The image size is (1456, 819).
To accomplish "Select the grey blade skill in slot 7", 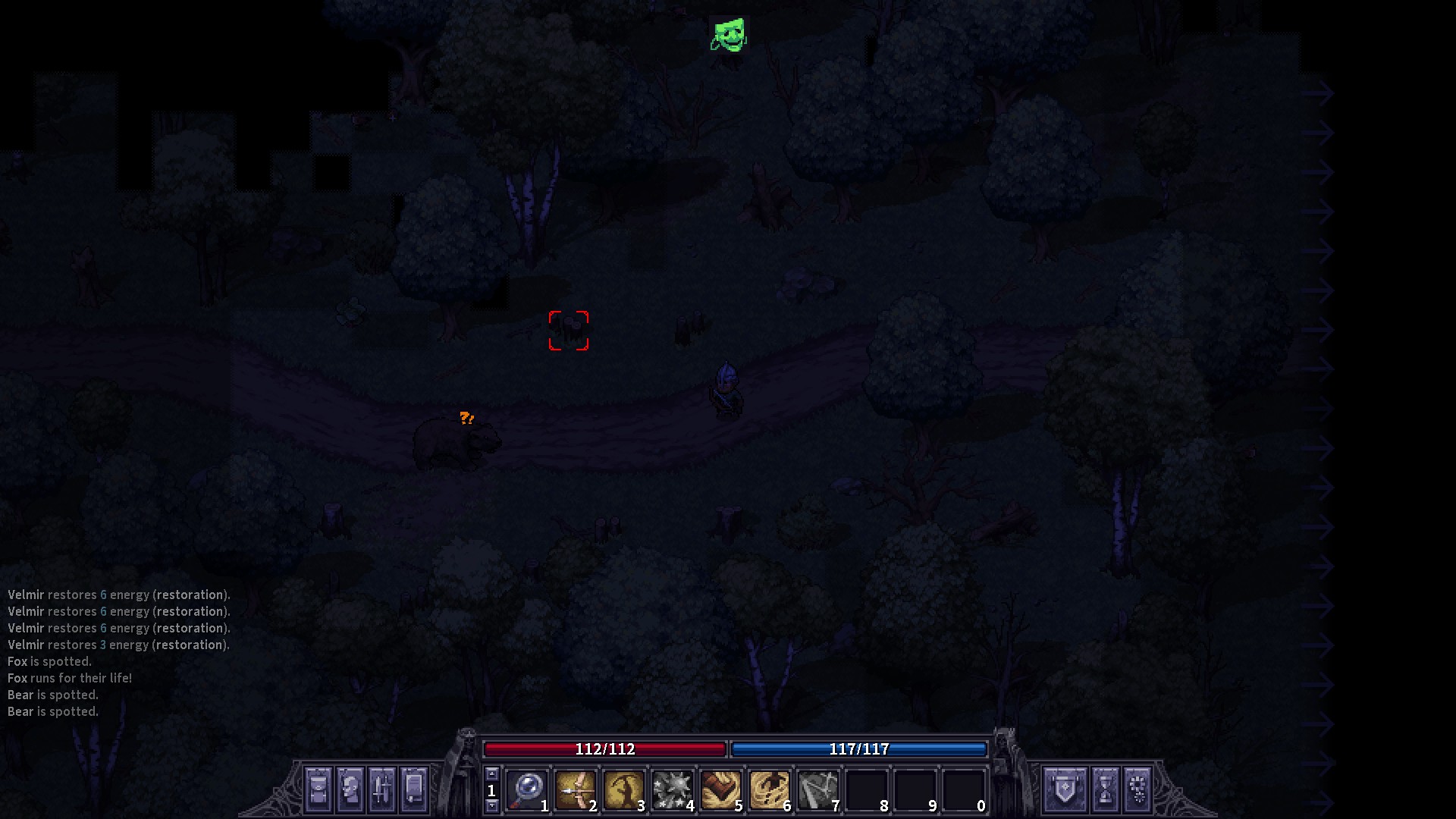I will coord(817,790).
